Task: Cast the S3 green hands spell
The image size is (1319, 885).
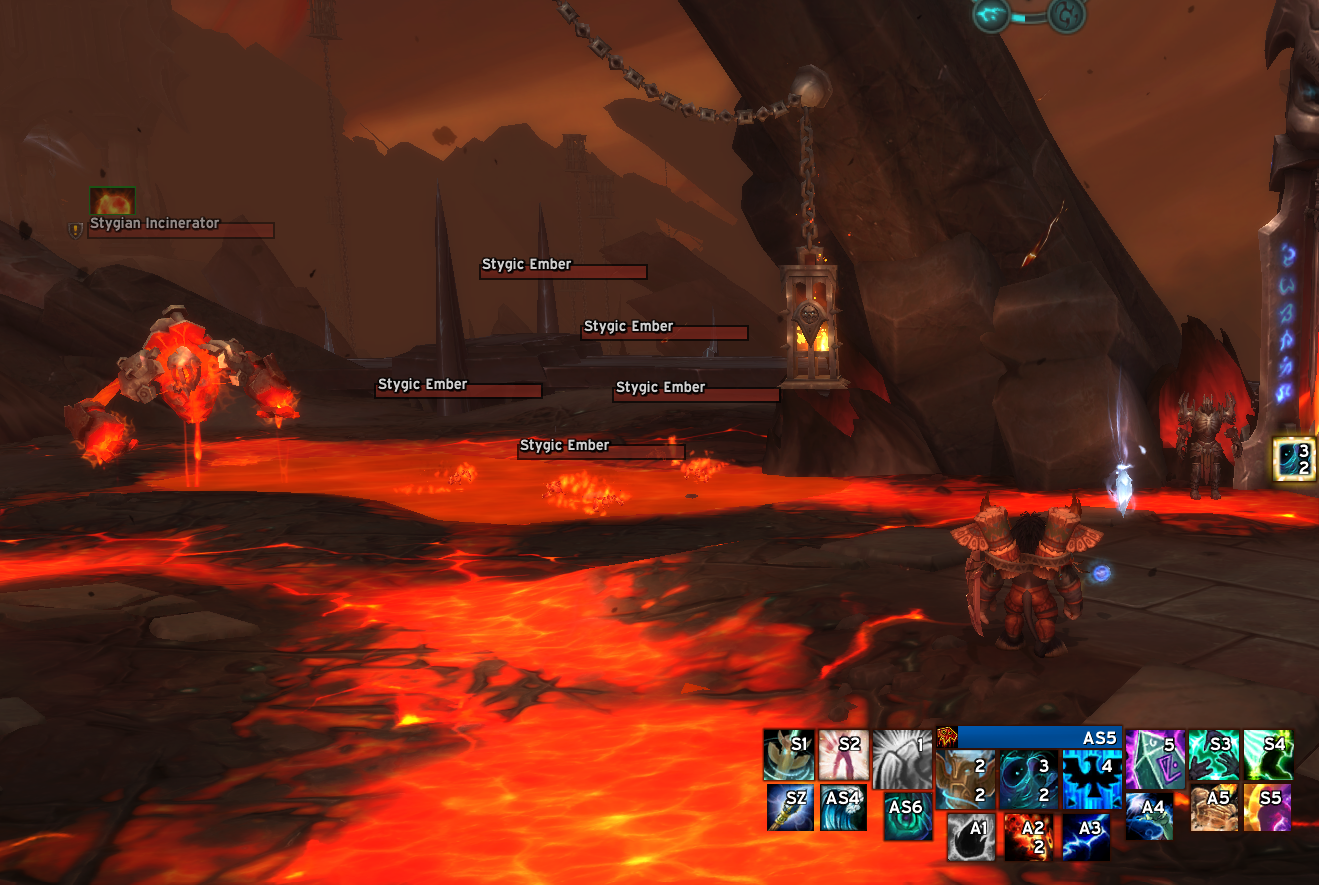Action: pyautogui.click(x=1214, y=755)
